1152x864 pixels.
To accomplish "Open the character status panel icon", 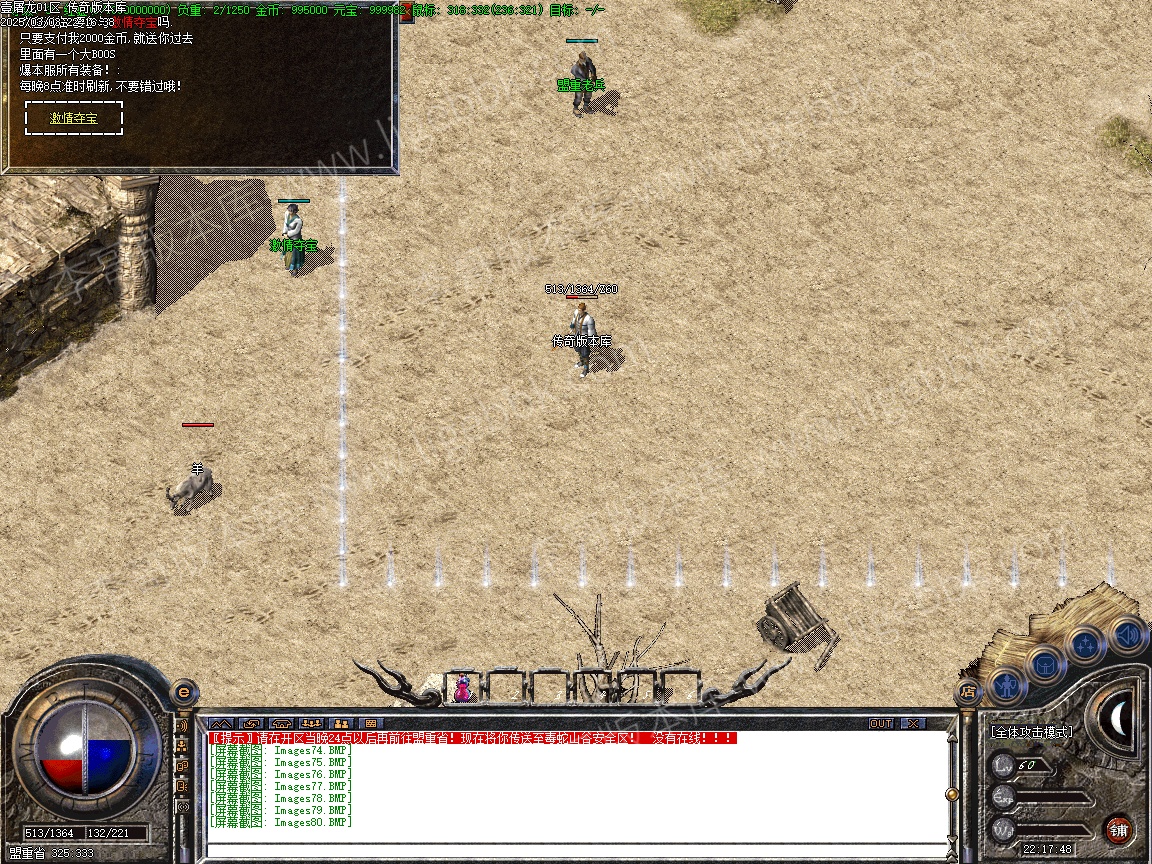I will (1006, 686).
